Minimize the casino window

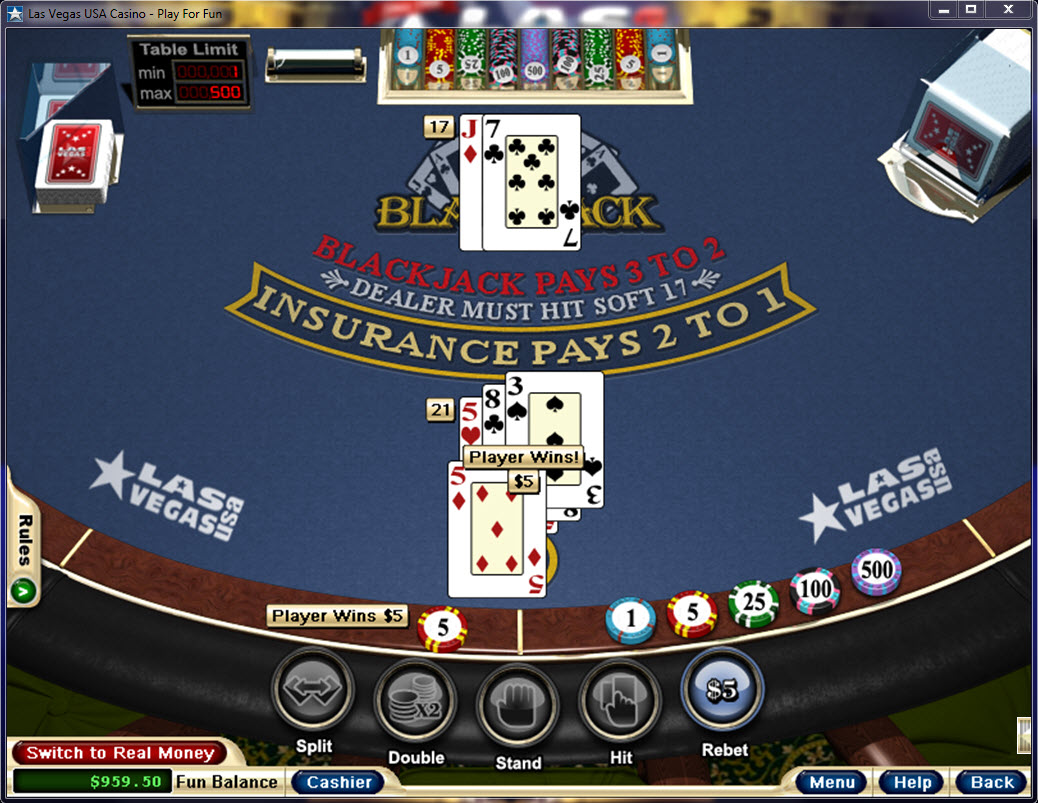pos(942,9)
